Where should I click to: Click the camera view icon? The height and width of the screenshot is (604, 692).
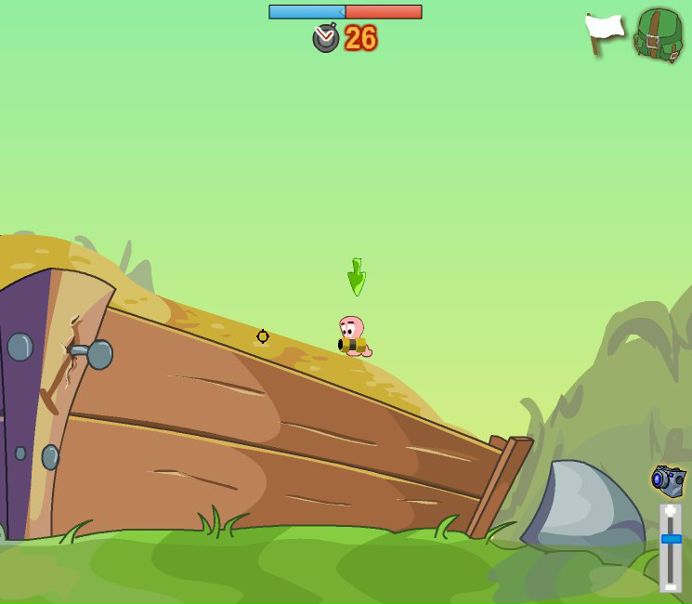668,480
